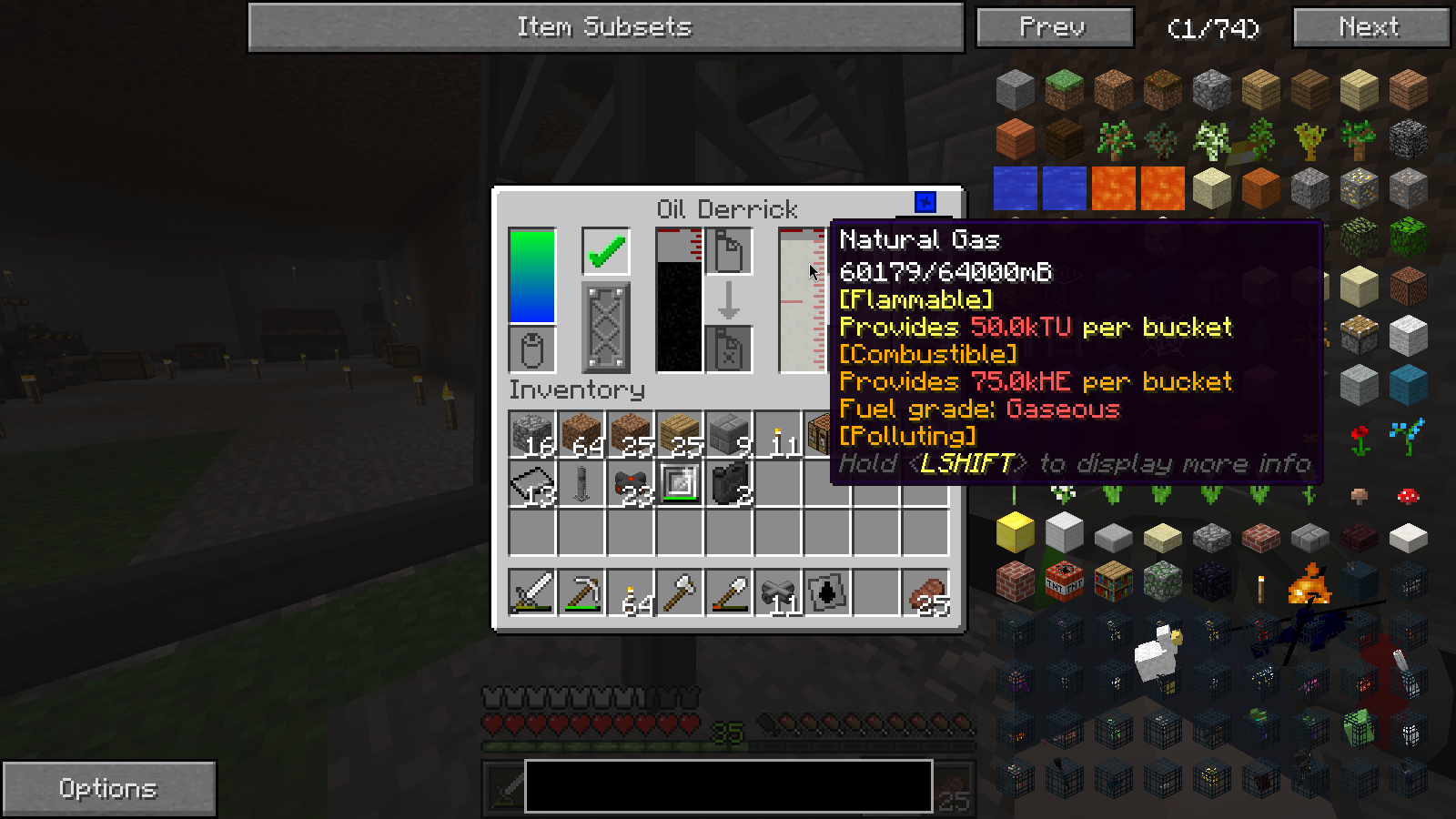This screenshot has width=1456, height=819.
Task: Pick the TNT block from item list
Action: click(x=1064, y=581)
